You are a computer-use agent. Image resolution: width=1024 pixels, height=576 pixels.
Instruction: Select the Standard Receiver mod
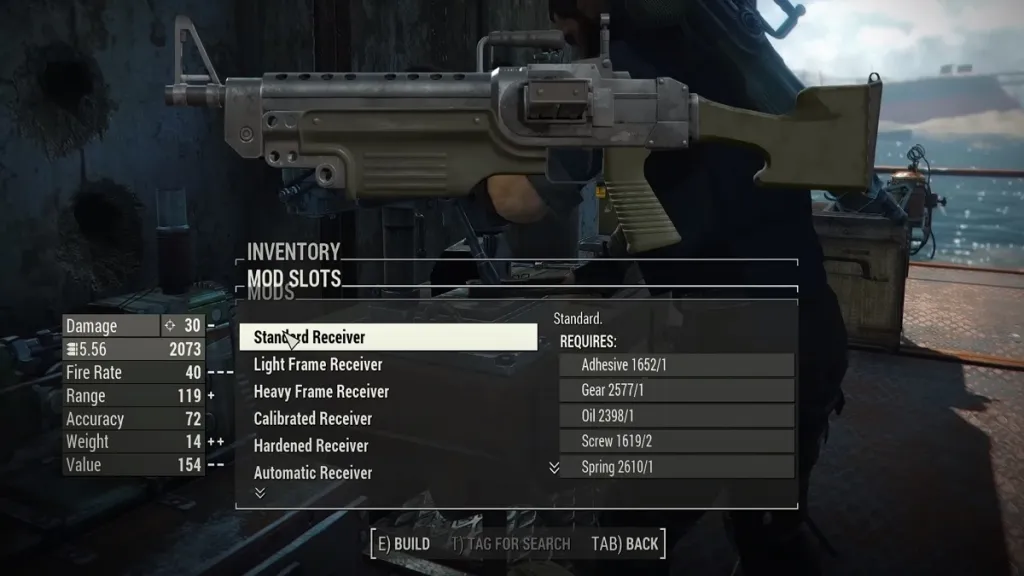[x=387, y=338]
